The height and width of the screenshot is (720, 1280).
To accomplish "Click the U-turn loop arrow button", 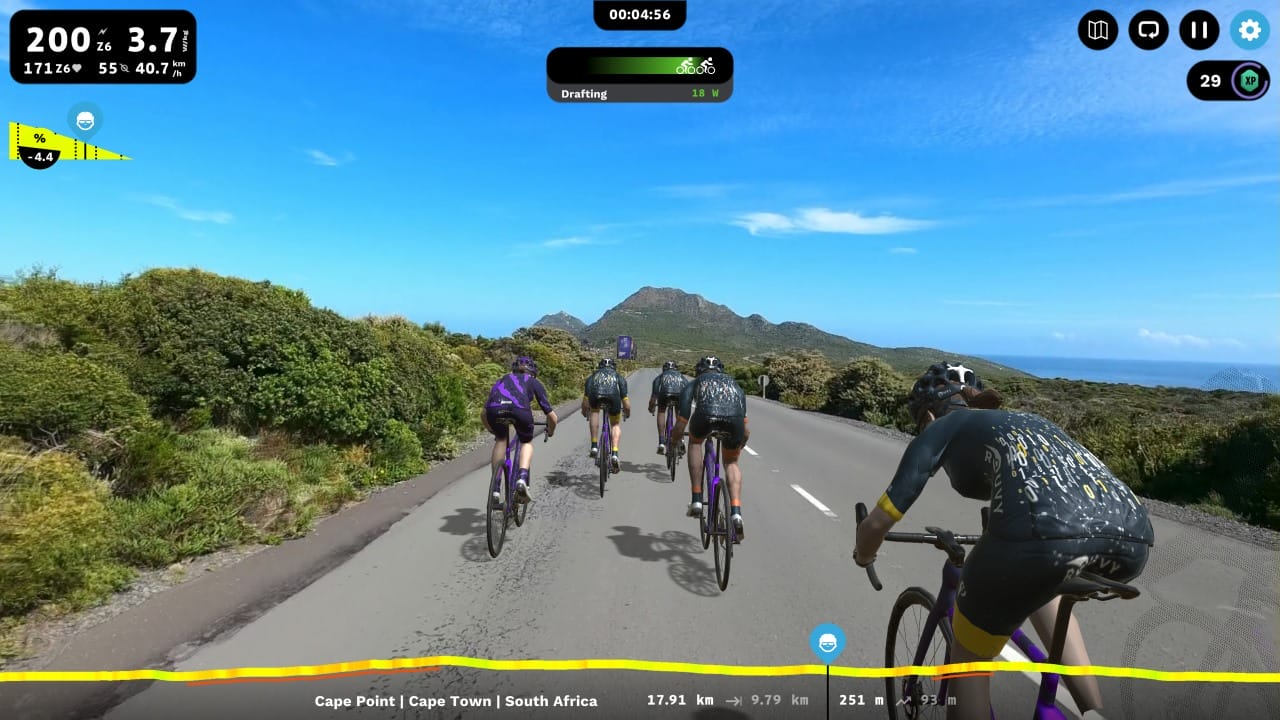I will [x=1148, y=30].
